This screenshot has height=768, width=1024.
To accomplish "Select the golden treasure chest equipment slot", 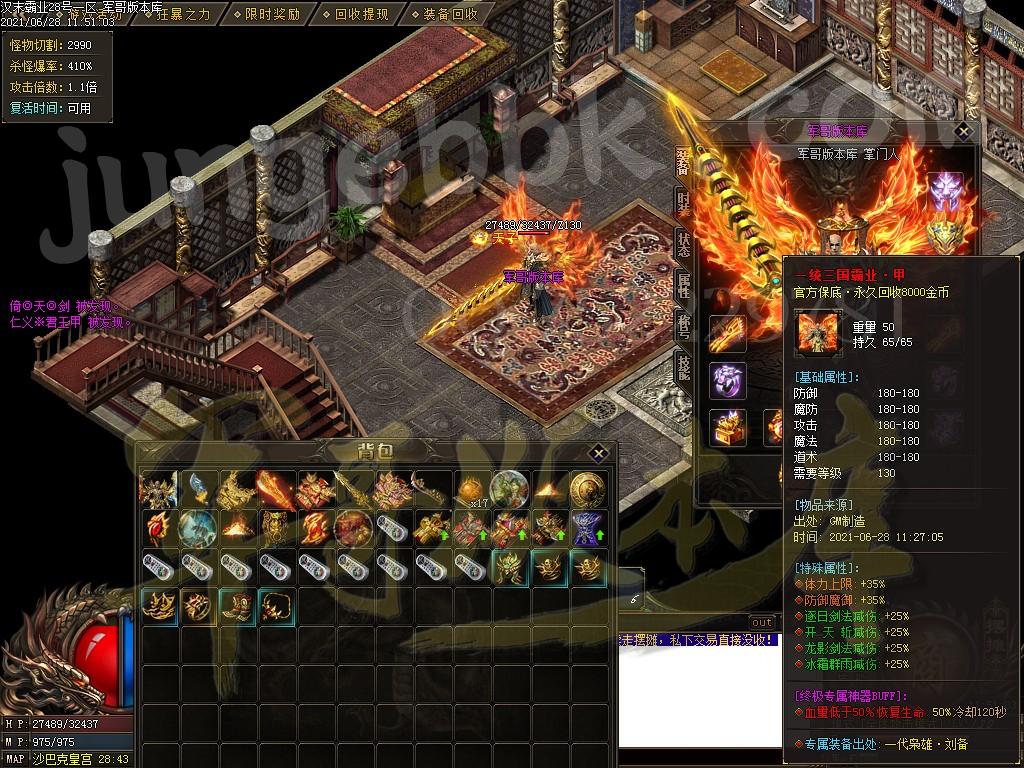I will tap(728, 426).
